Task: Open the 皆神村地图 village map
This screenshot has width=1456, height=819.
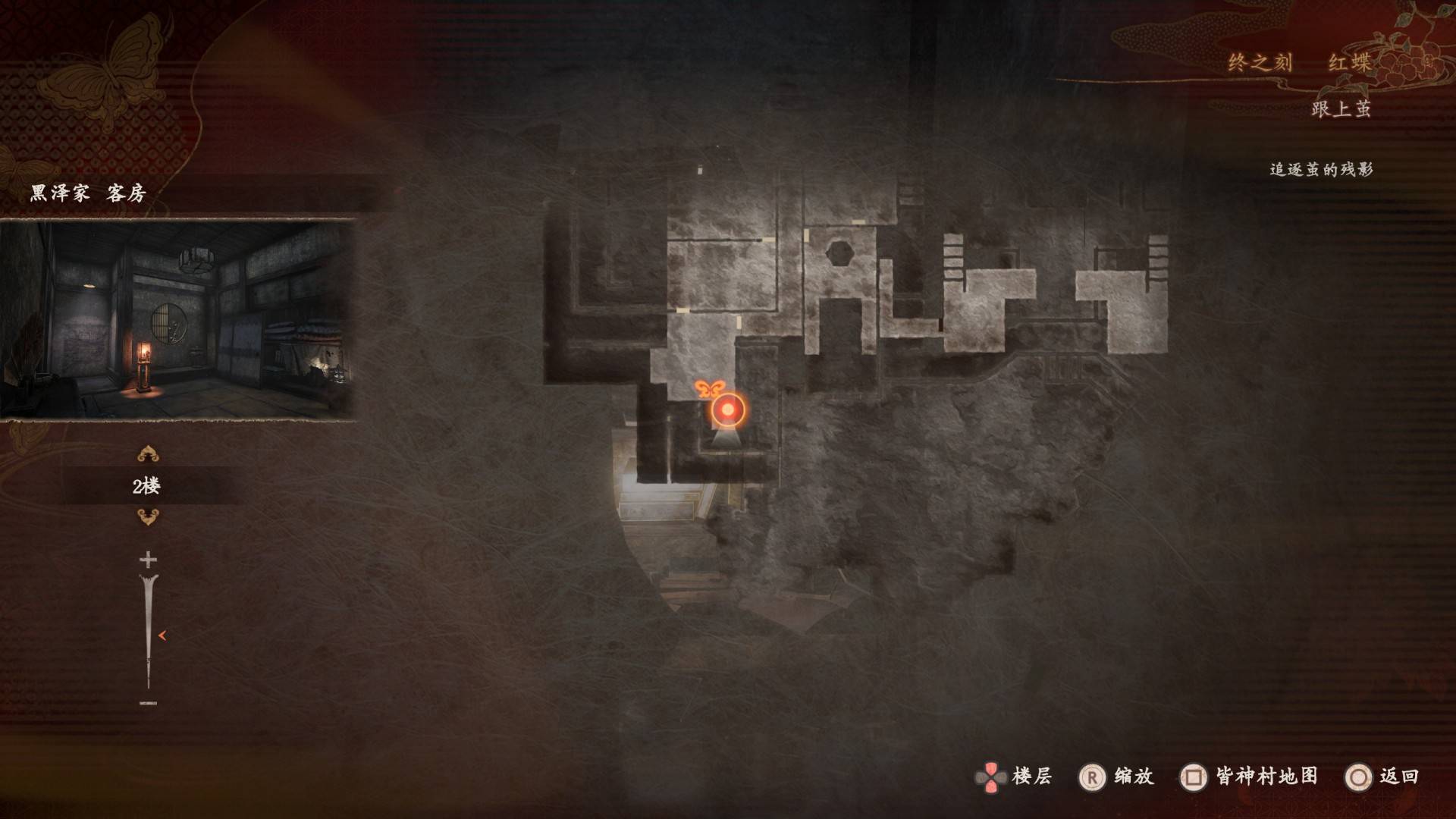Action: pos(1250,777)
